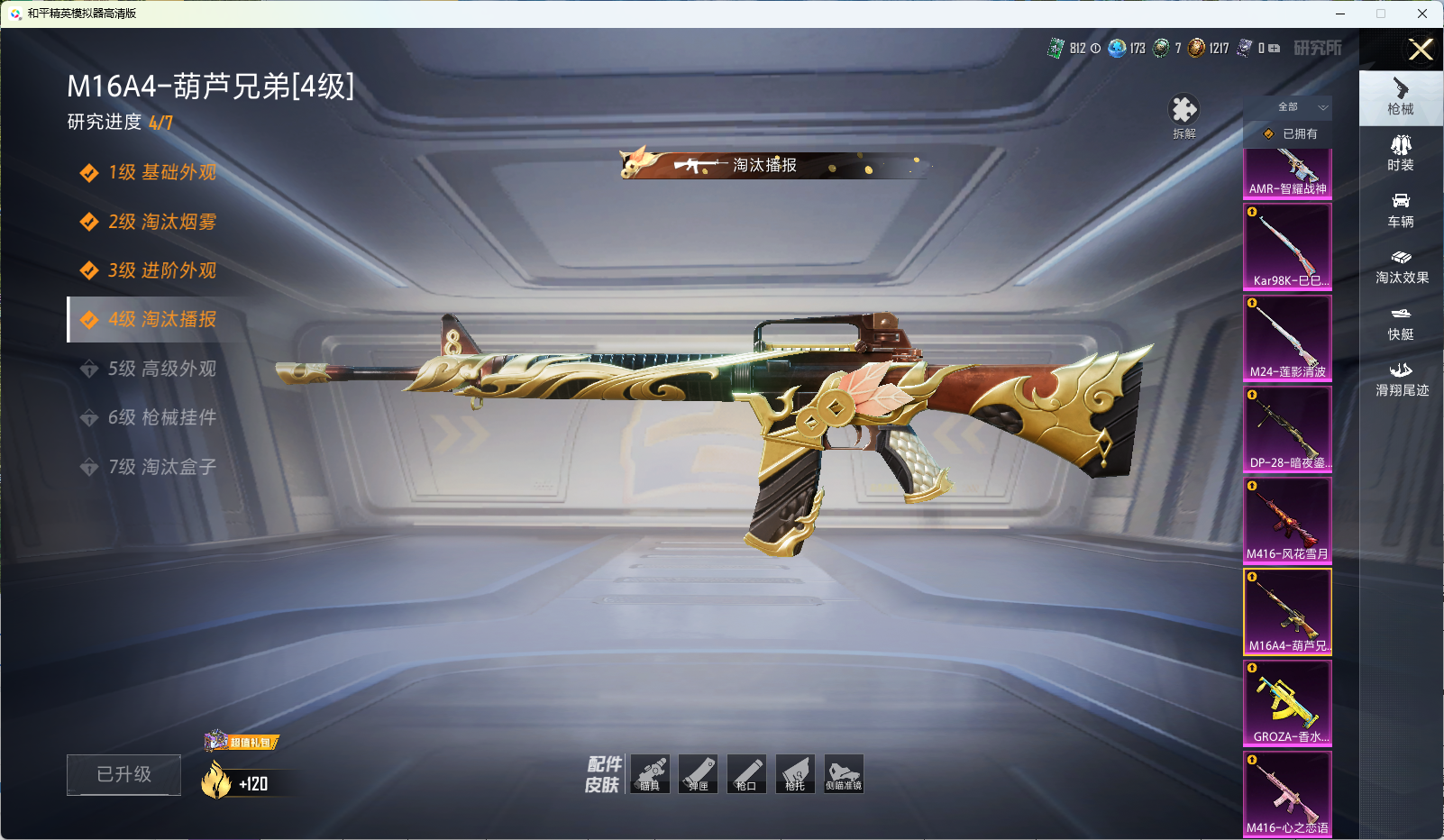The image size is (1444, 840).
Task: Pick the DP-28 skin thumbnail
Action: [1287, 428]
